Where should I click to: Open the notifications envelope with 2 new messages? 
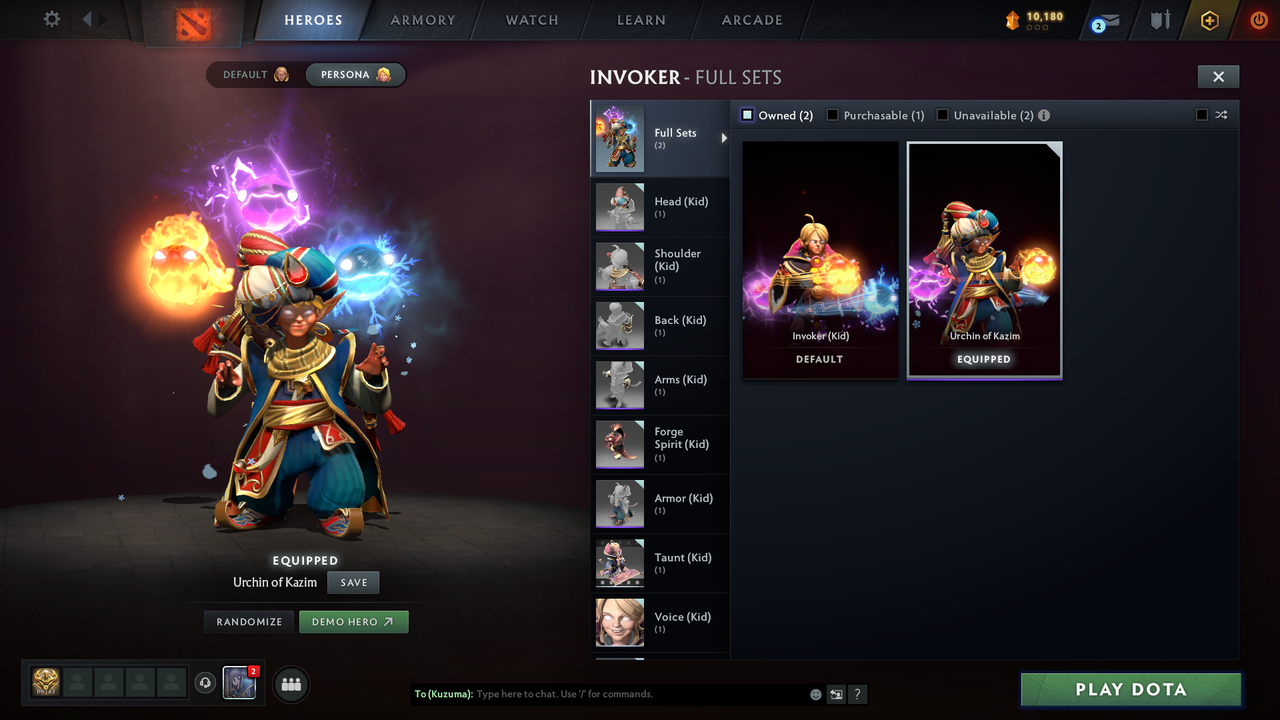[x=1103, y=20]
